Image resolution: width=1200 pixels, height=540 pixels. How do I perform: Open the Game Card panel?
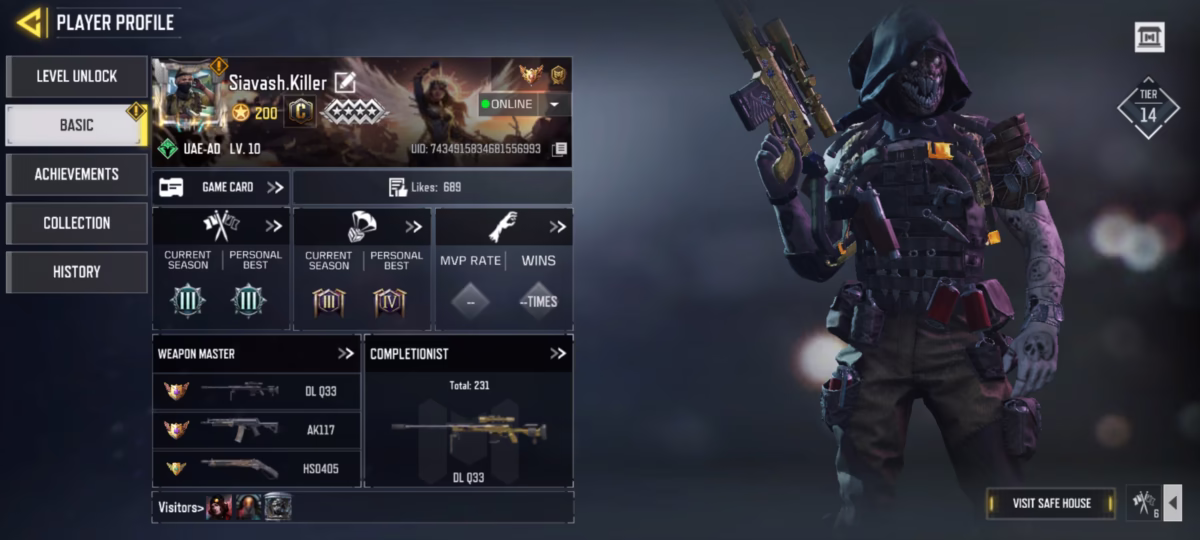click(x=221, y=187)
